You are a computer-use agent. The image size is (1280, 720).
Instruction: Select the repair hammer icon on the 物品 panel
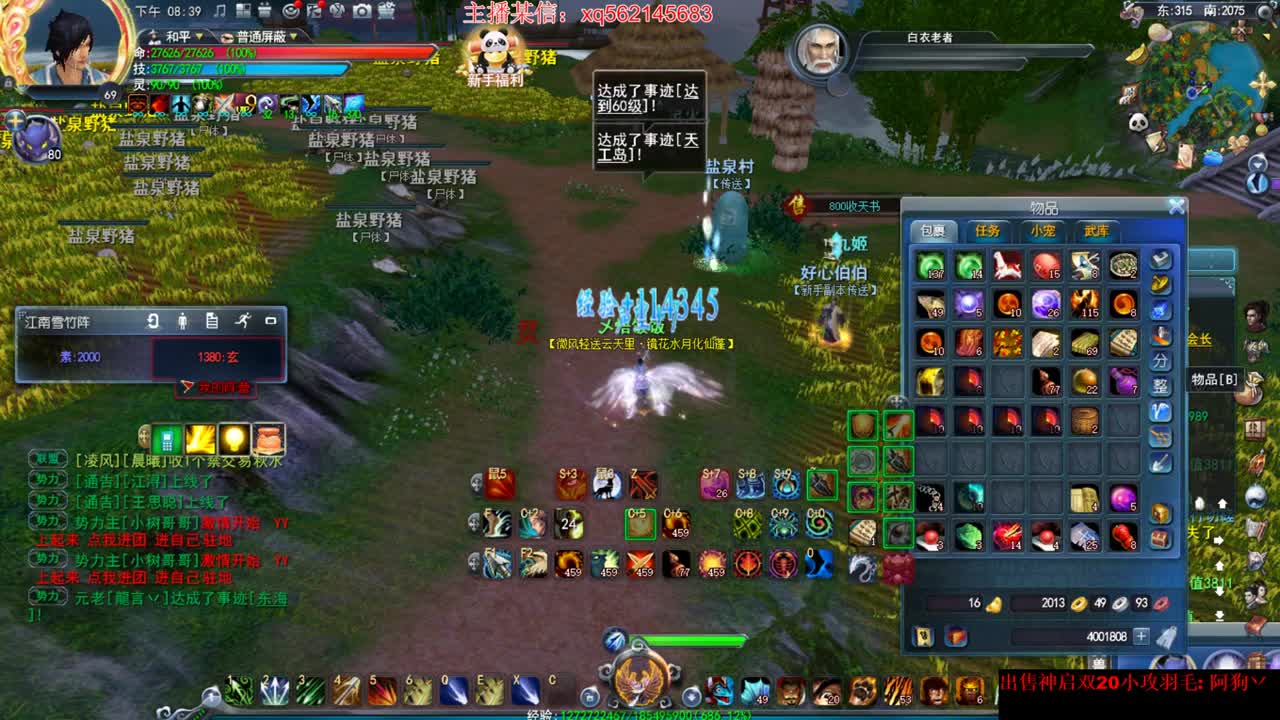pos(1160,261)
